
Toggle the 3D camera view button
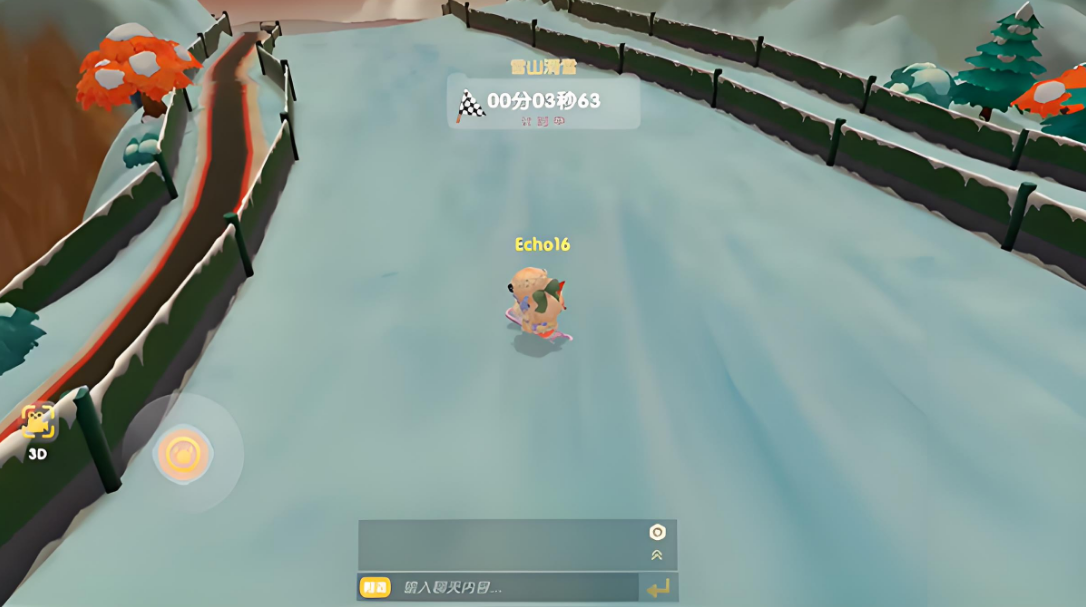[38, 424]
